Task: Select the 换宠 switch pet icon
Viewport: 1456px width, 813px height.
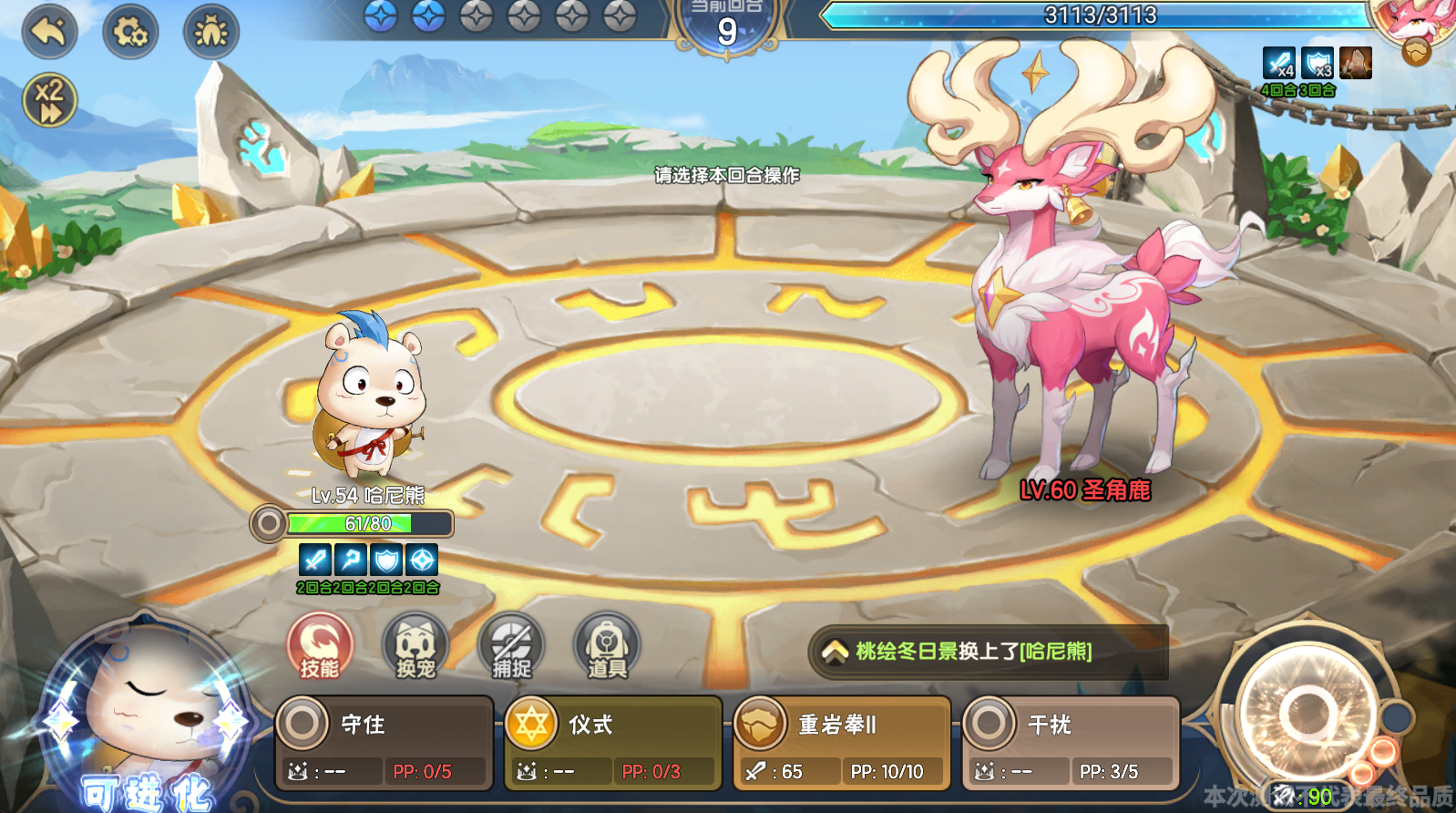Action: (414, 647)
